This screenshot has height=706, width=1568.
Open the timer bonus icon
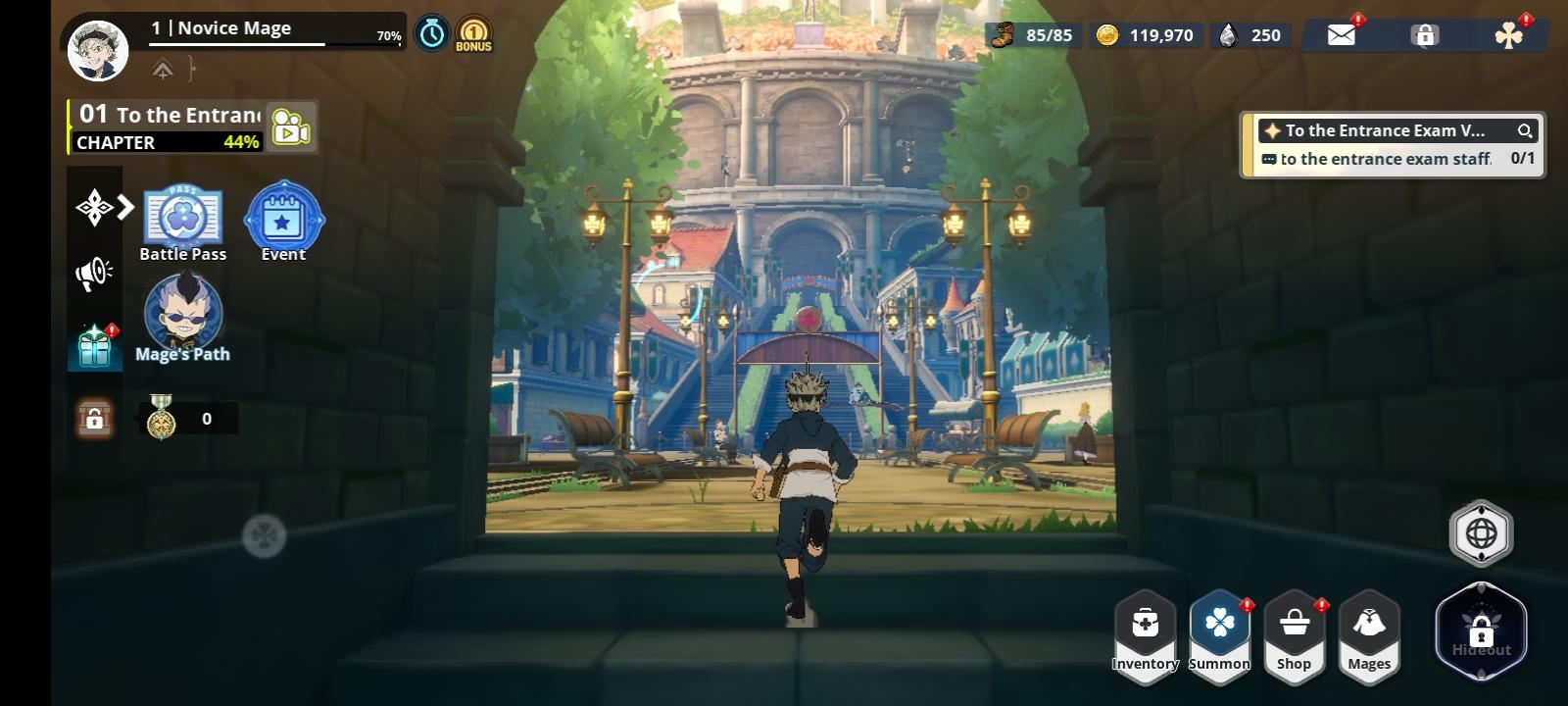click(x=432, y=32)
